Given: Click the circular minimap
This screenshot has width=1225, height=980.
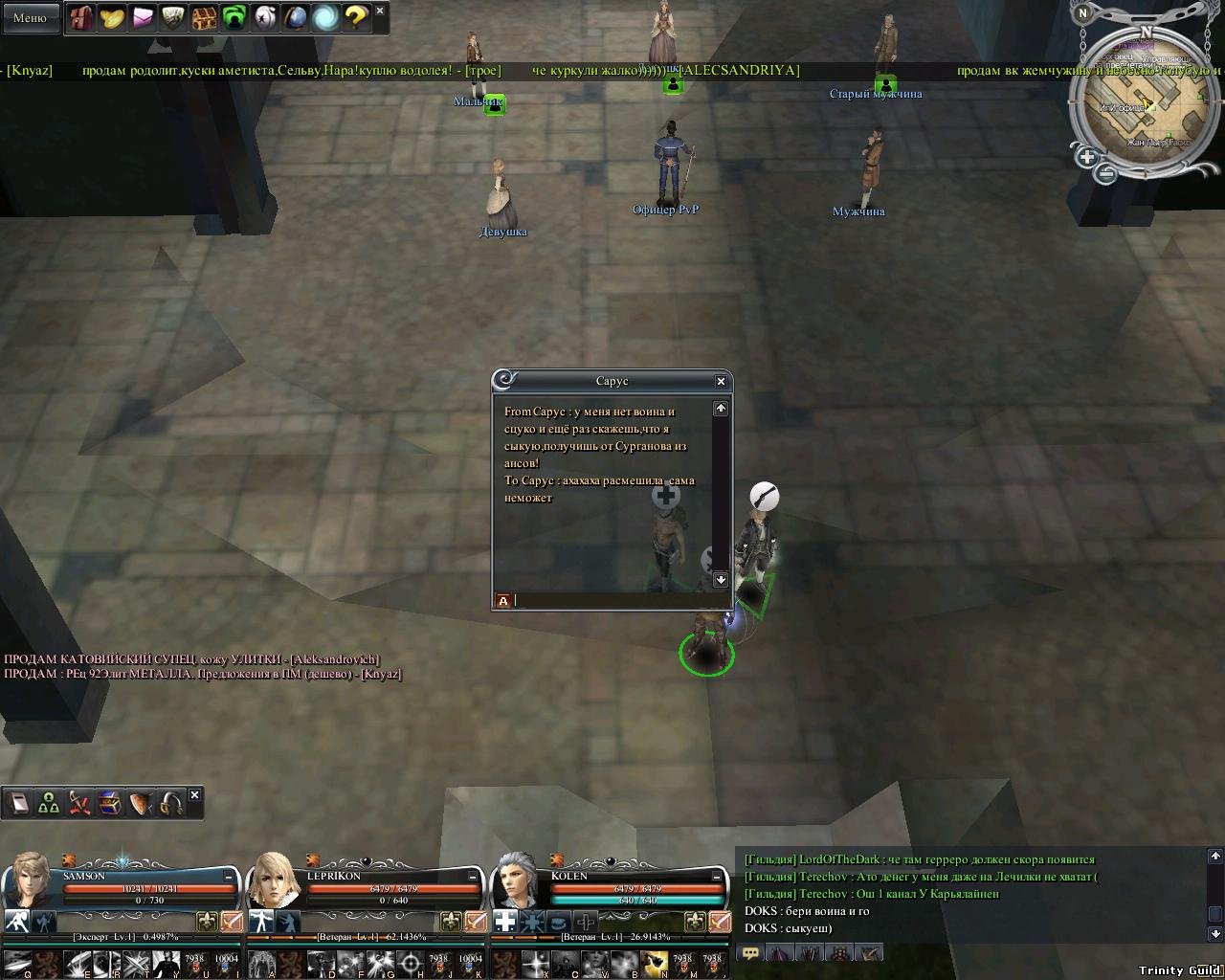Looking at the screenshot, I should click(x=1146, y=102).
